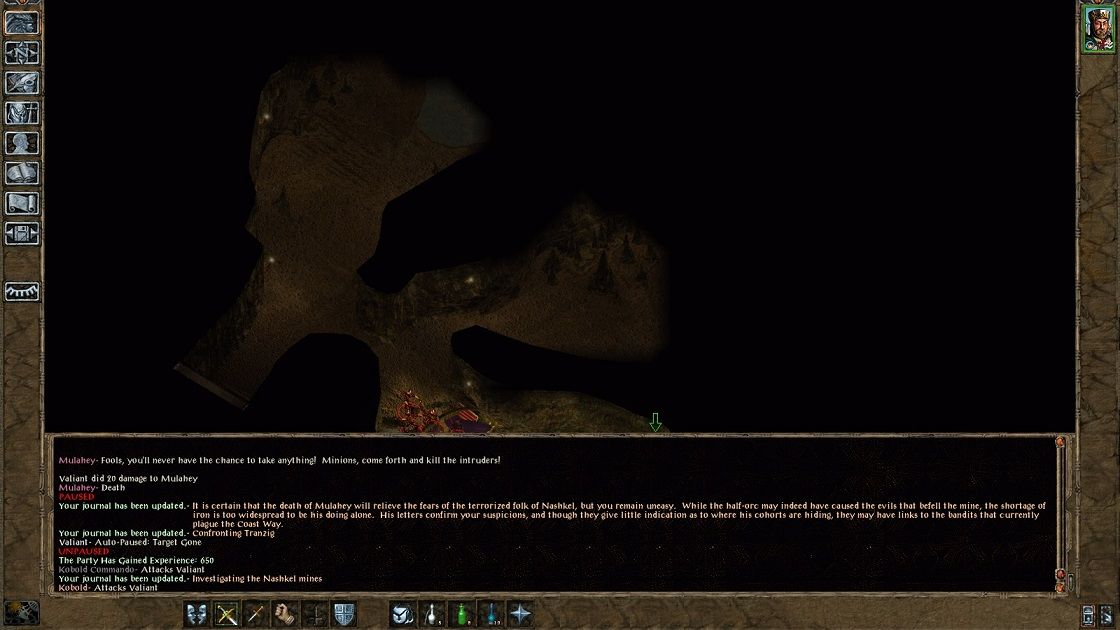This screenshot has height=630, width=1120.
Task: Open the area map from the sidebar
Action: pyautogui.click(x=22, y=50)
